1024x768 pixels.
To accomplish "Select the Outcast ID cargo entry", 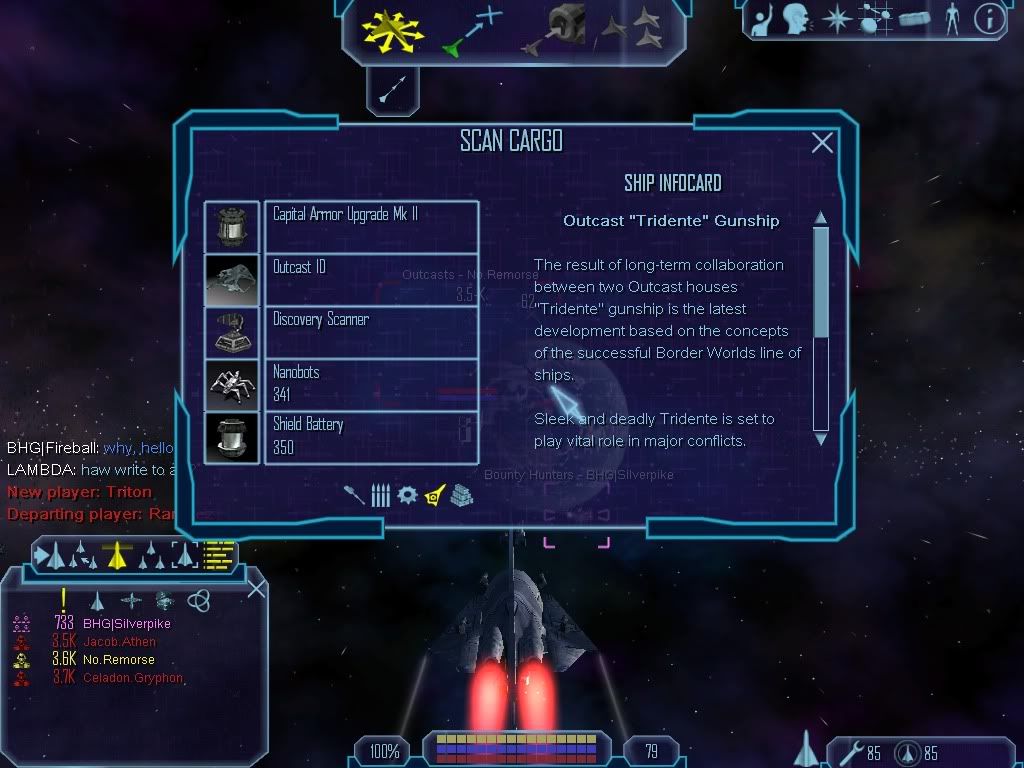I will 370,279.
